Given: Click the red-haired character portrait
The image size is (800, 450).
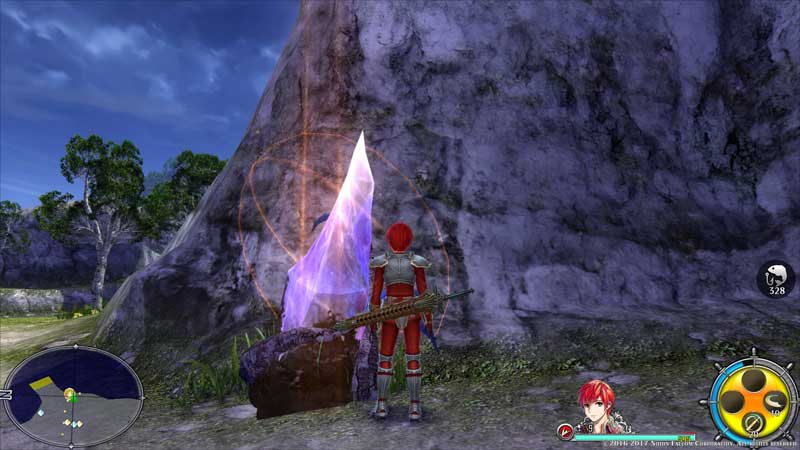Looking at the screenshot, I should click(x=597, y=404).
